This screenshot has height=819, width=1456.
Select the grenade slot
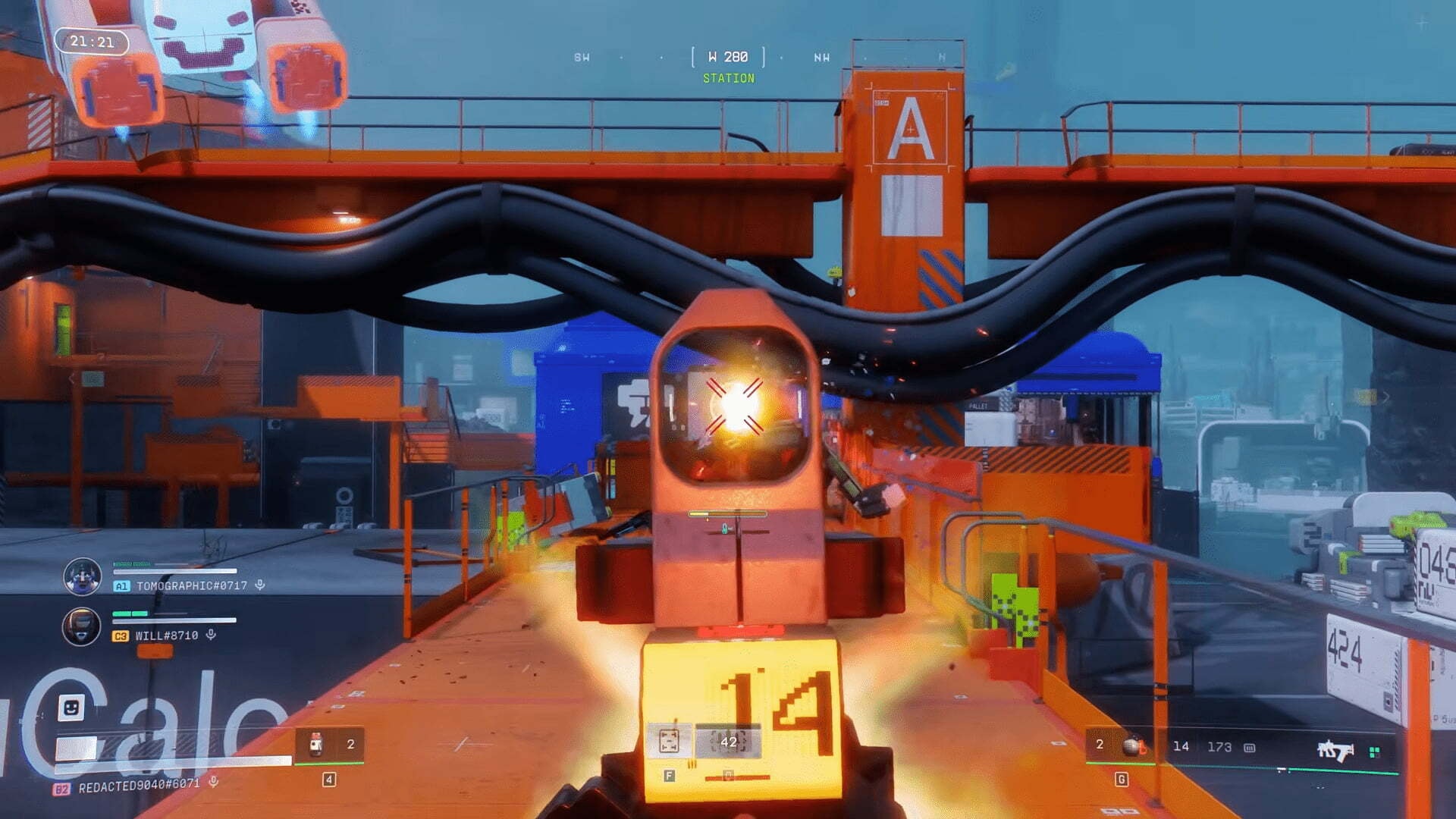[x=1133, y=746]
